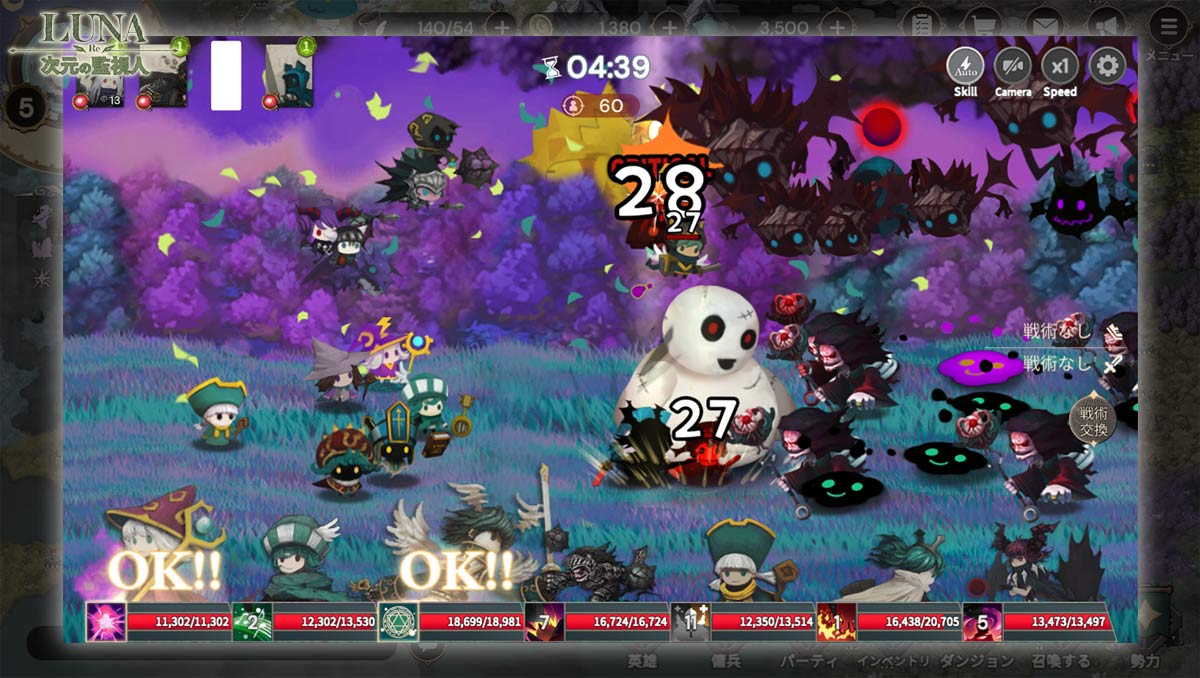Change the x1 battle Speed
Viewport: 1200px width, 678px height.
(1060, 67)
